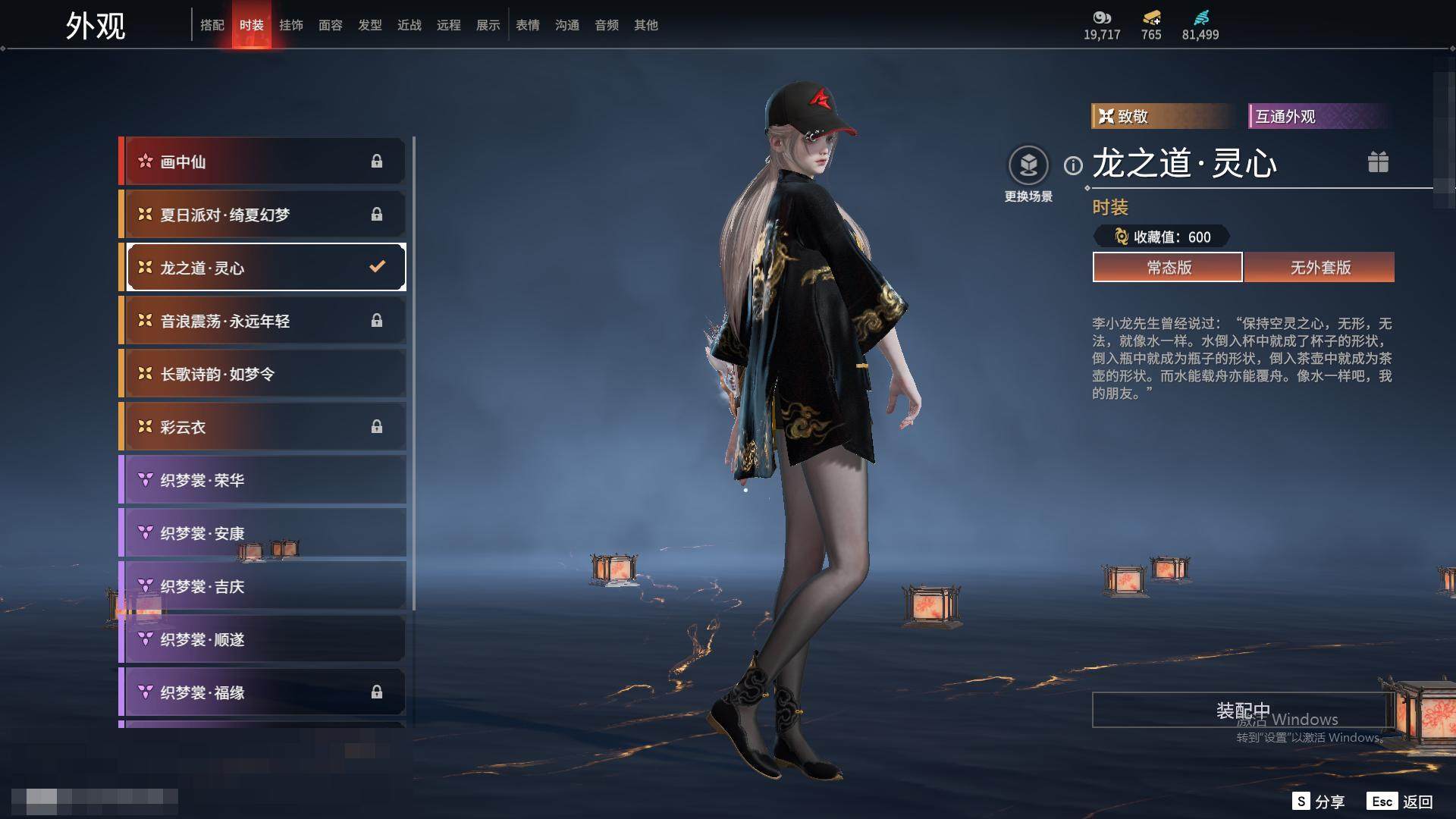Open the 近战 melee tab
Image resolution: width=1456 pixels, height=819 pixels.
tap(409, 25)
